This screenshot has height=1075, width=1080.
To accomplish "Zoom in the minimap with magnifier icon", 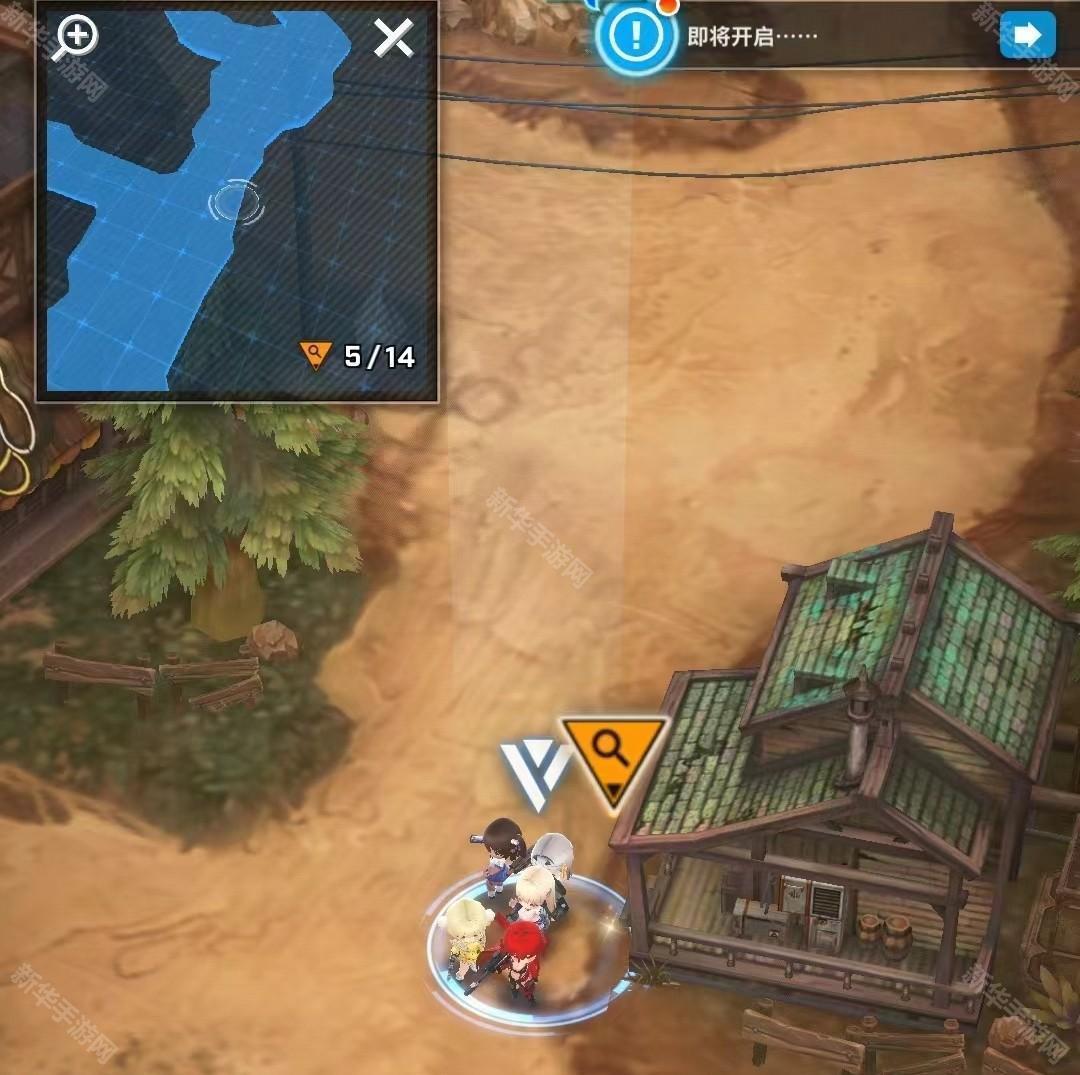I will pyautogui.click(x=76, y=38).
